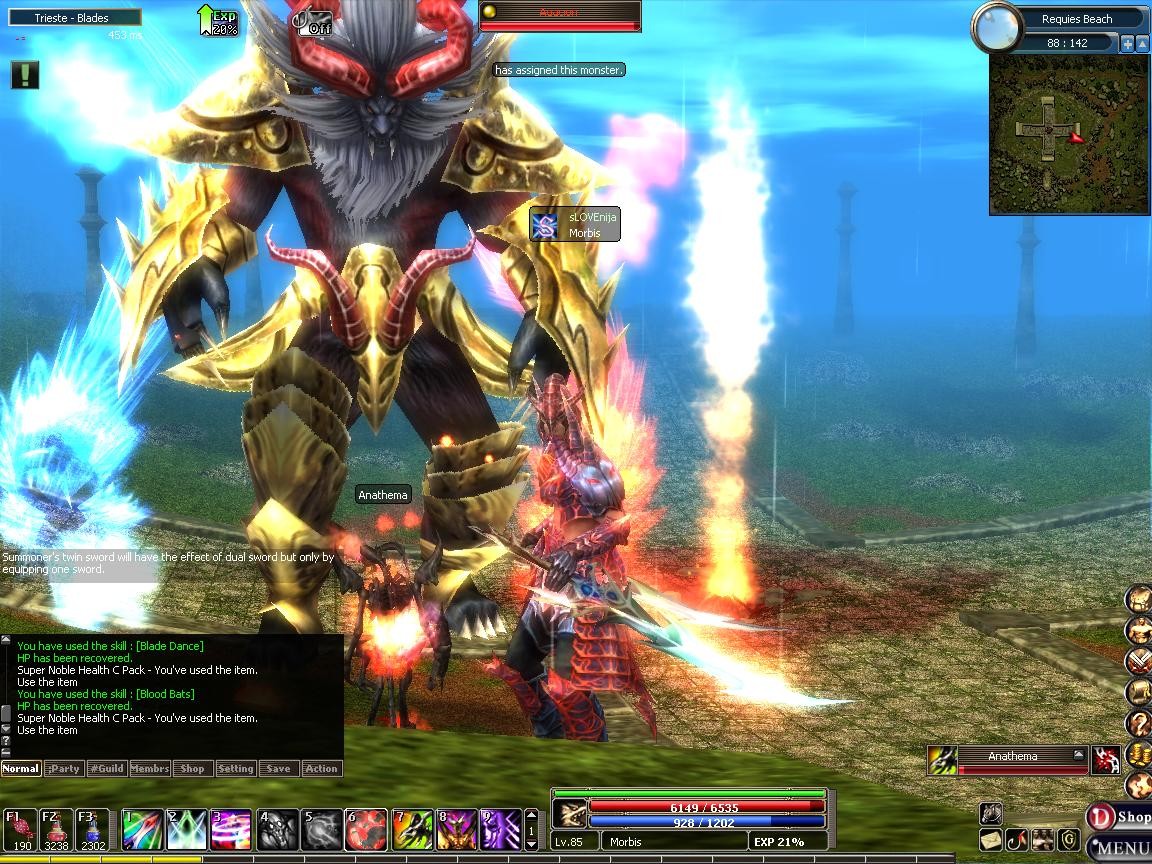Open the #Guild chat tab
Image resolution: width=1152 pixels, height=864 pixels.
click(x=106, y=769)
